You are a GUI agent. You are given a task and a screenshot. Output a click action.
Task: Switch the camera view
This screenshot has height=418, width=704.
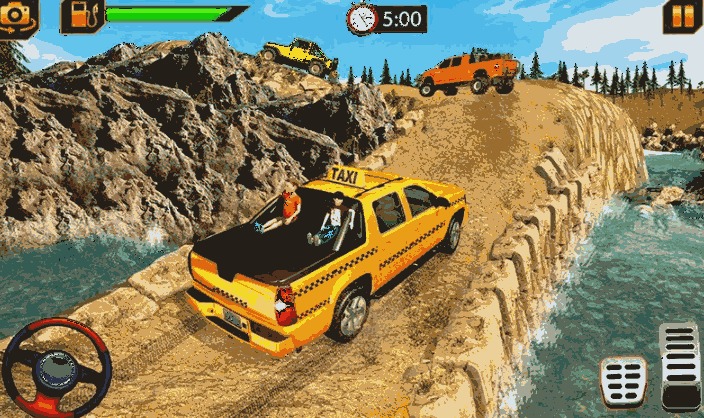point(18,16)
